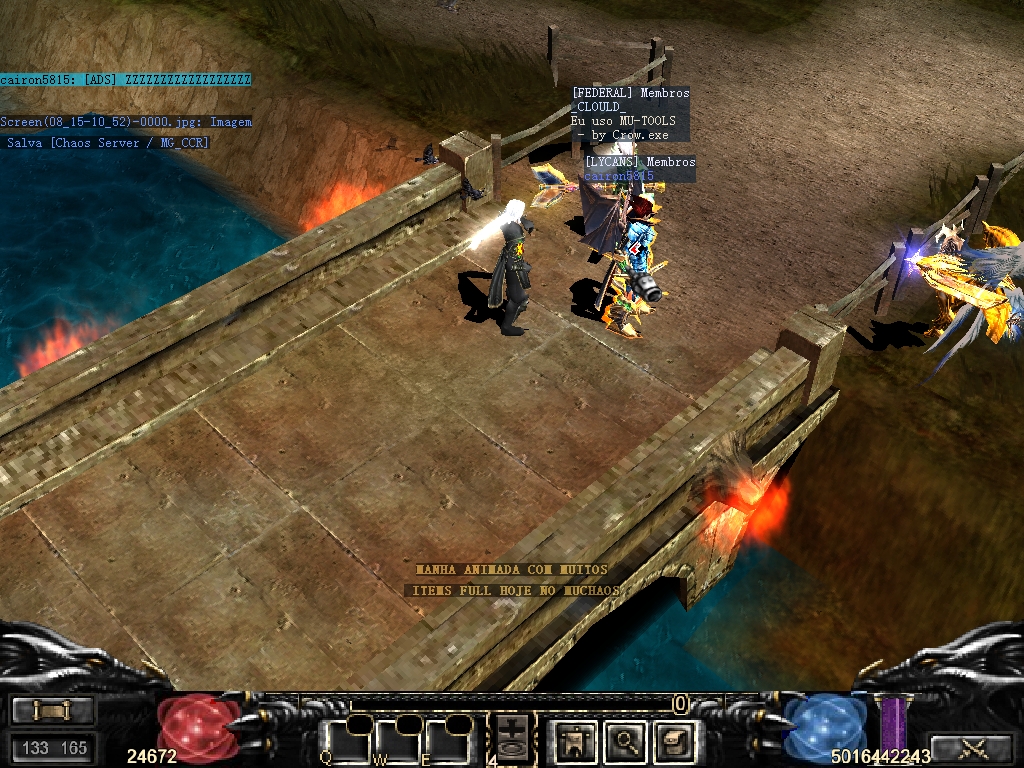Image resolution: width=1024 pixels, height=768 pixels.
Task: Open the rolled scroll icon button
Action: [x=675, y=741]
